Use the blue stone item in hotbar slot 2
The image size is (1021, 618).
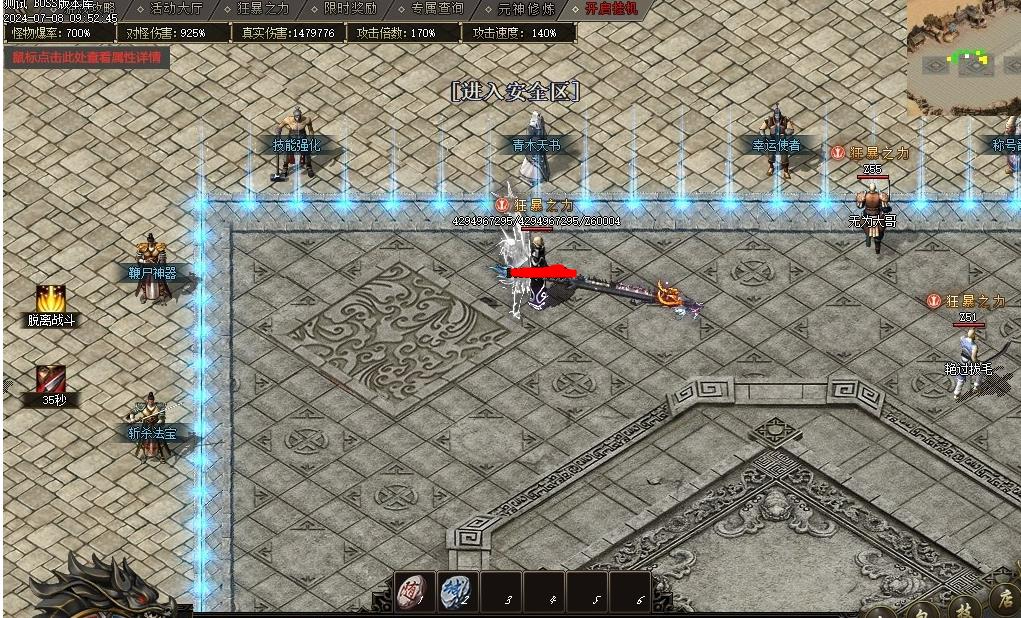click(458, 590)
